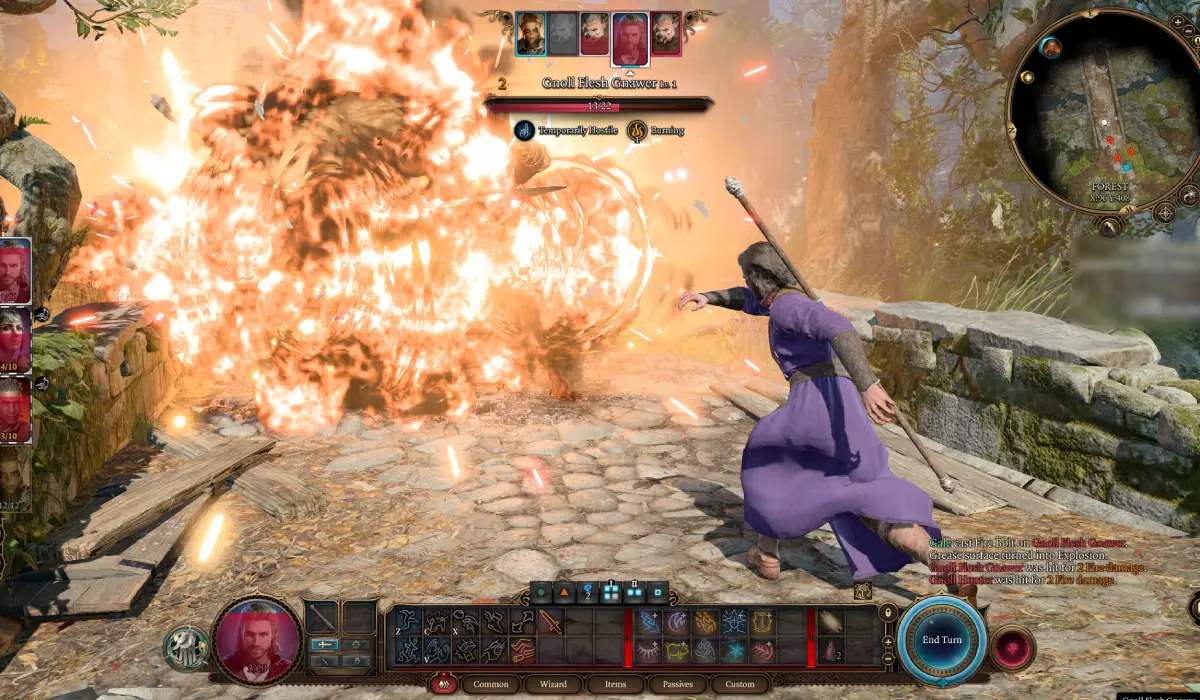Screen dimensions: 1200x700
Task: End the current combat turn
Action: tap(941, 640)
